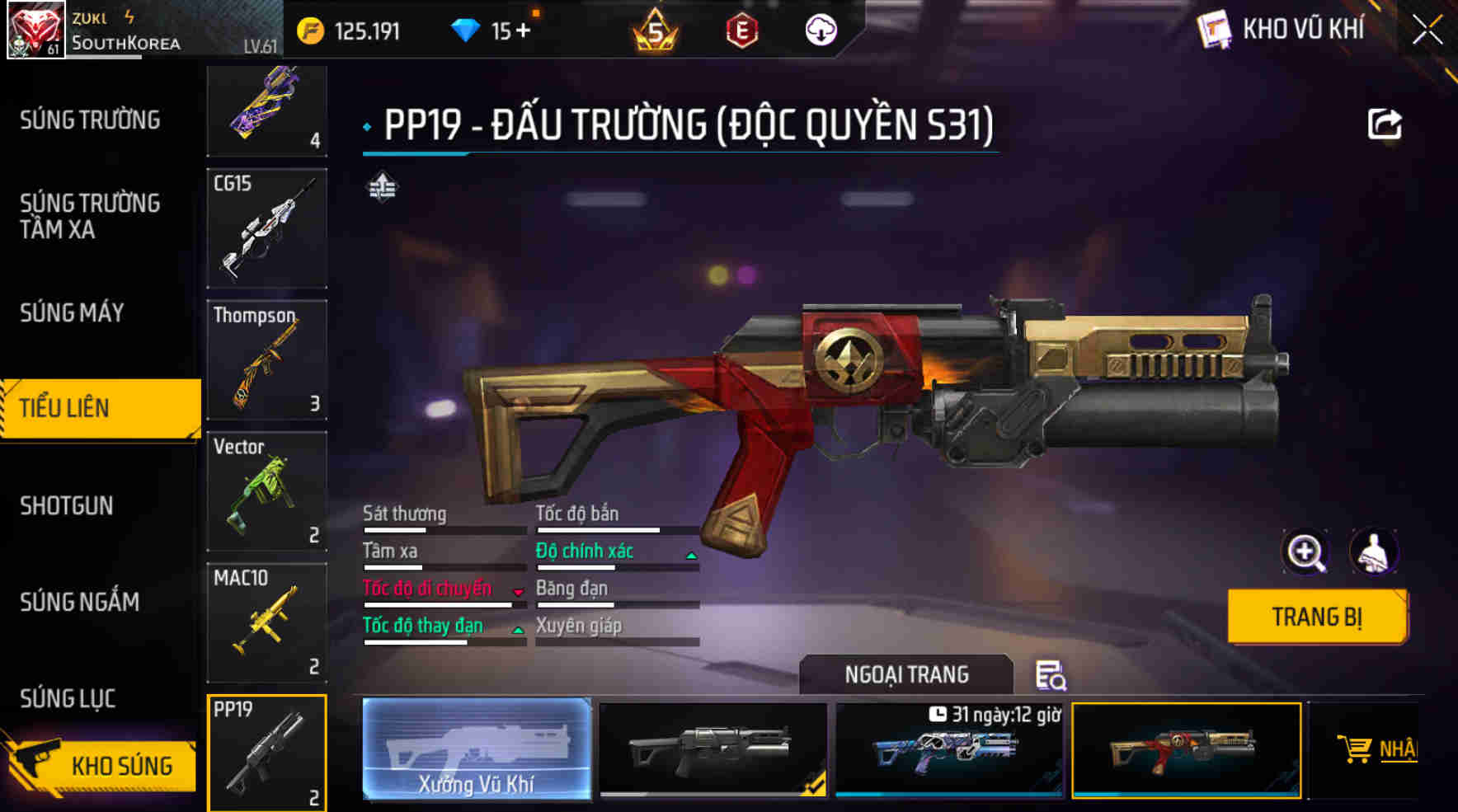Open the SÚNG NGẮM category
Image resolution: width=1458 pixels, height=812 pixels.
(x=78, y=601)
